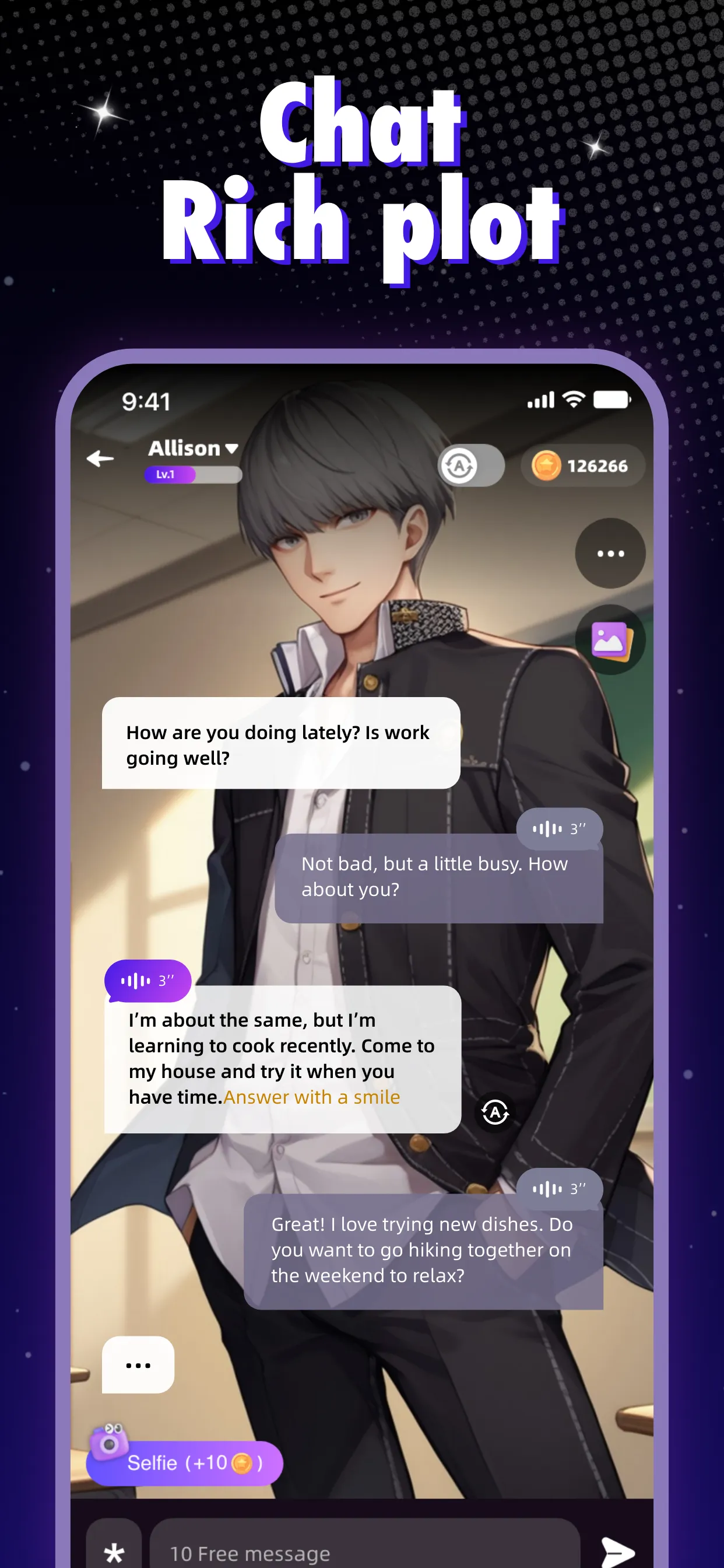Send the message with arrow button

(x=617, y=1551)
